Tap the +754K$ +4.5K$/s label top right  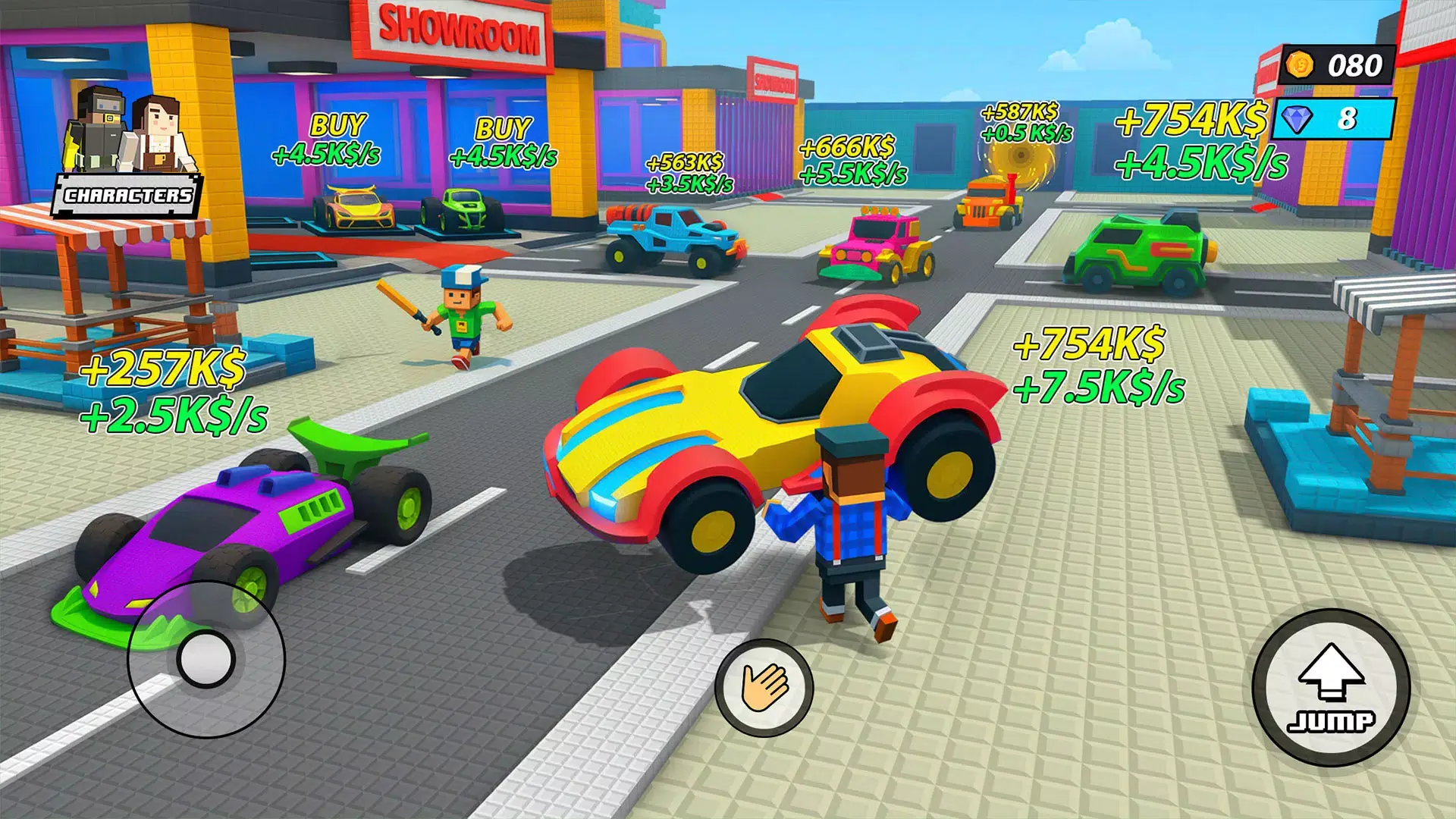1191,140
